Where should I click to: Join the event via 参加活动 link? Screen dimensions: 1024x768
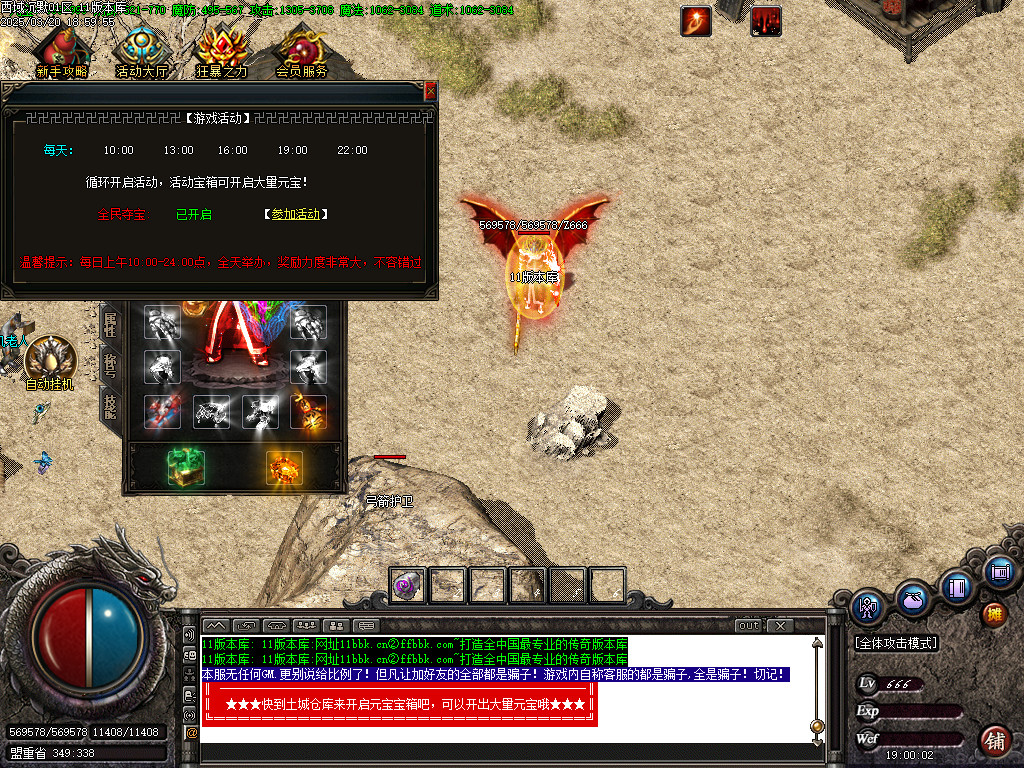point(296,214)
